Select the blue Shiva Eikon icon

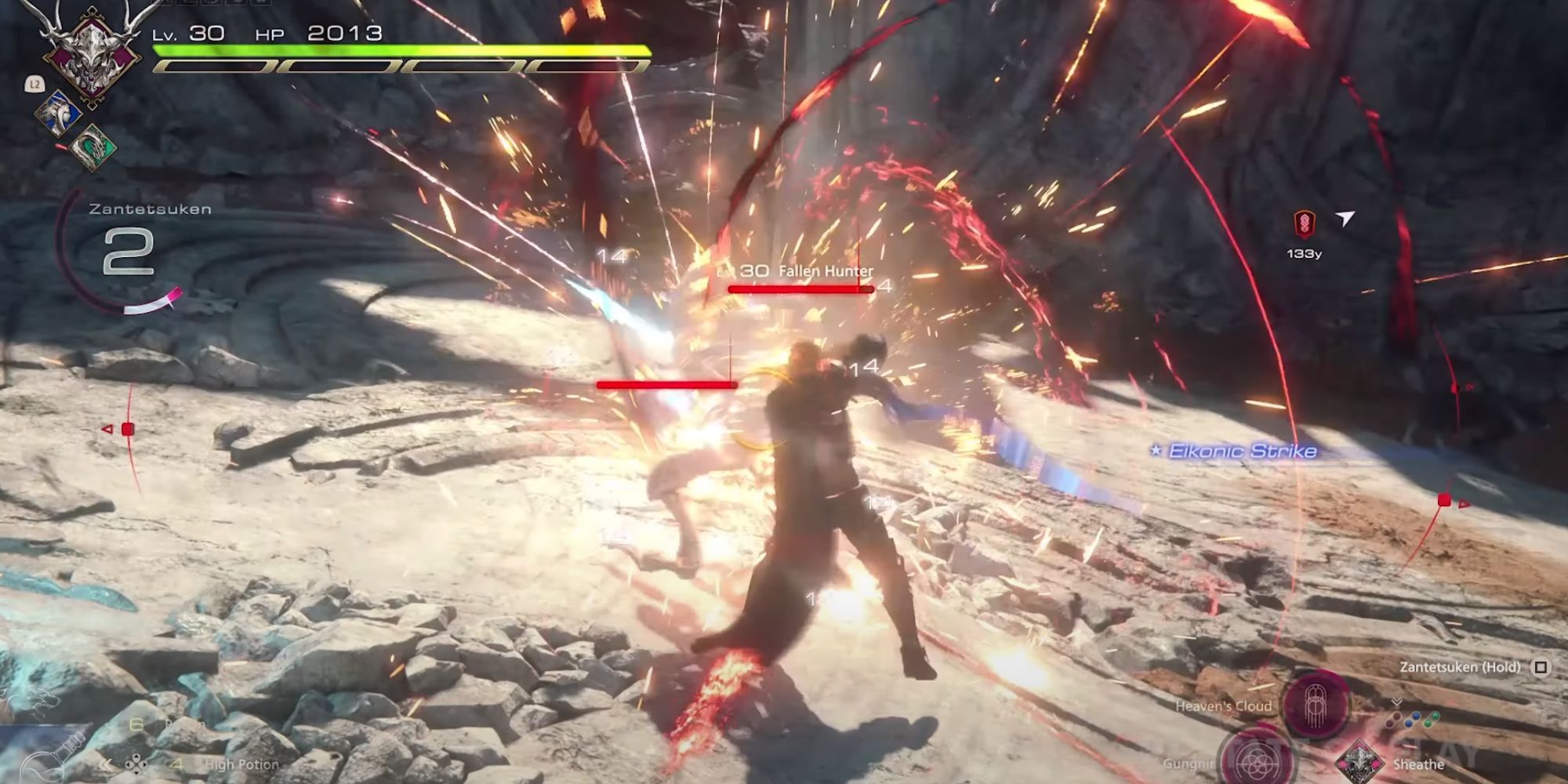pos(59,114)
